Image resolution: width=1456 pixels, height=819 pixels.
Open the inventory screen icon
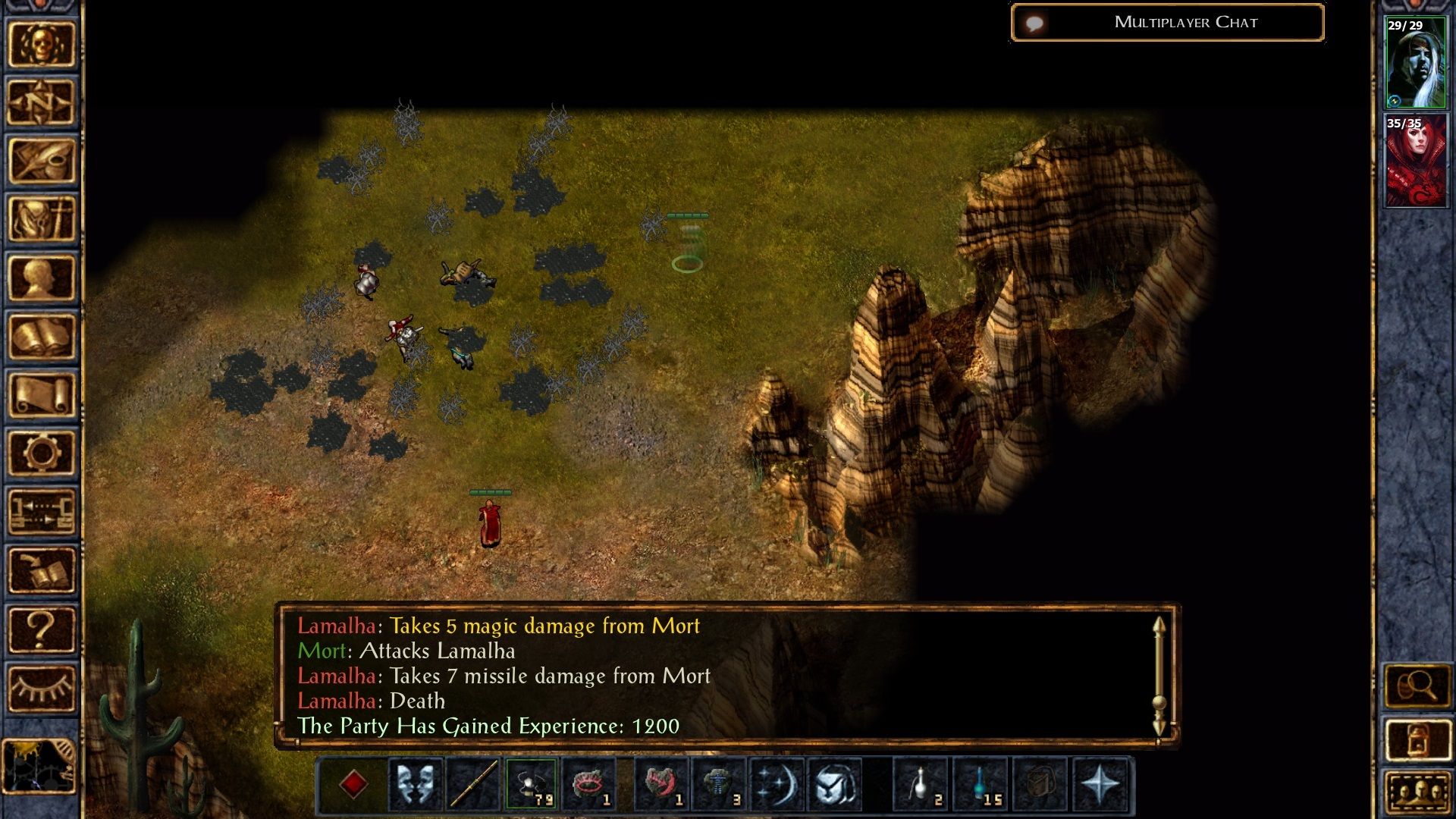[42, 219]
